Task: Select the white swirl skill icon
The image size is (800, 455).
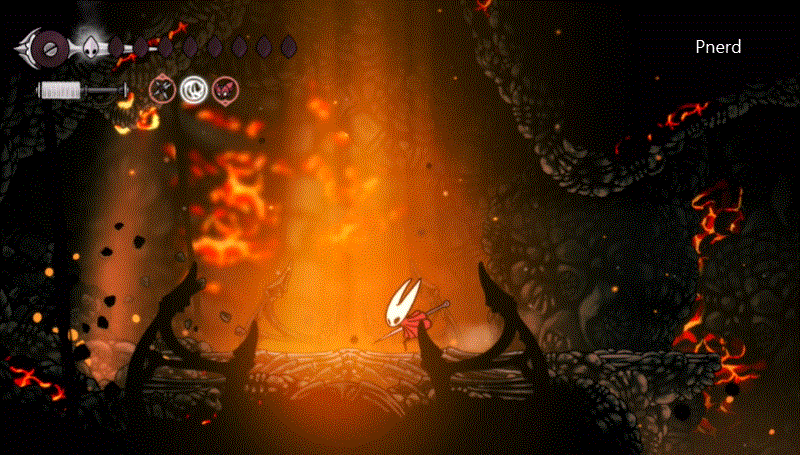Action: click(192, 91)
